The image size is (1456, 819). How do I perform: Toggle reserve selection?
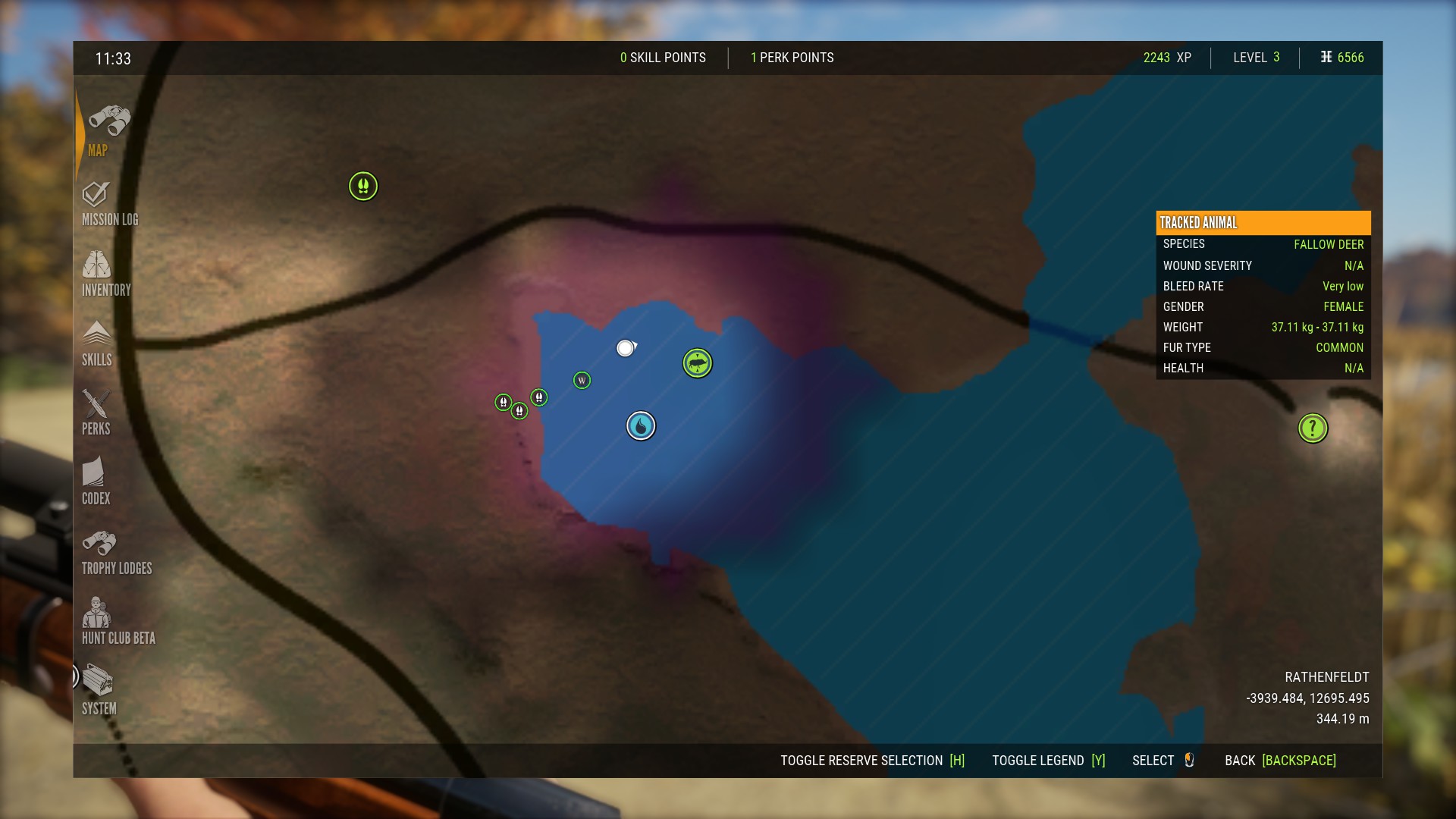(x=872, y=761)
